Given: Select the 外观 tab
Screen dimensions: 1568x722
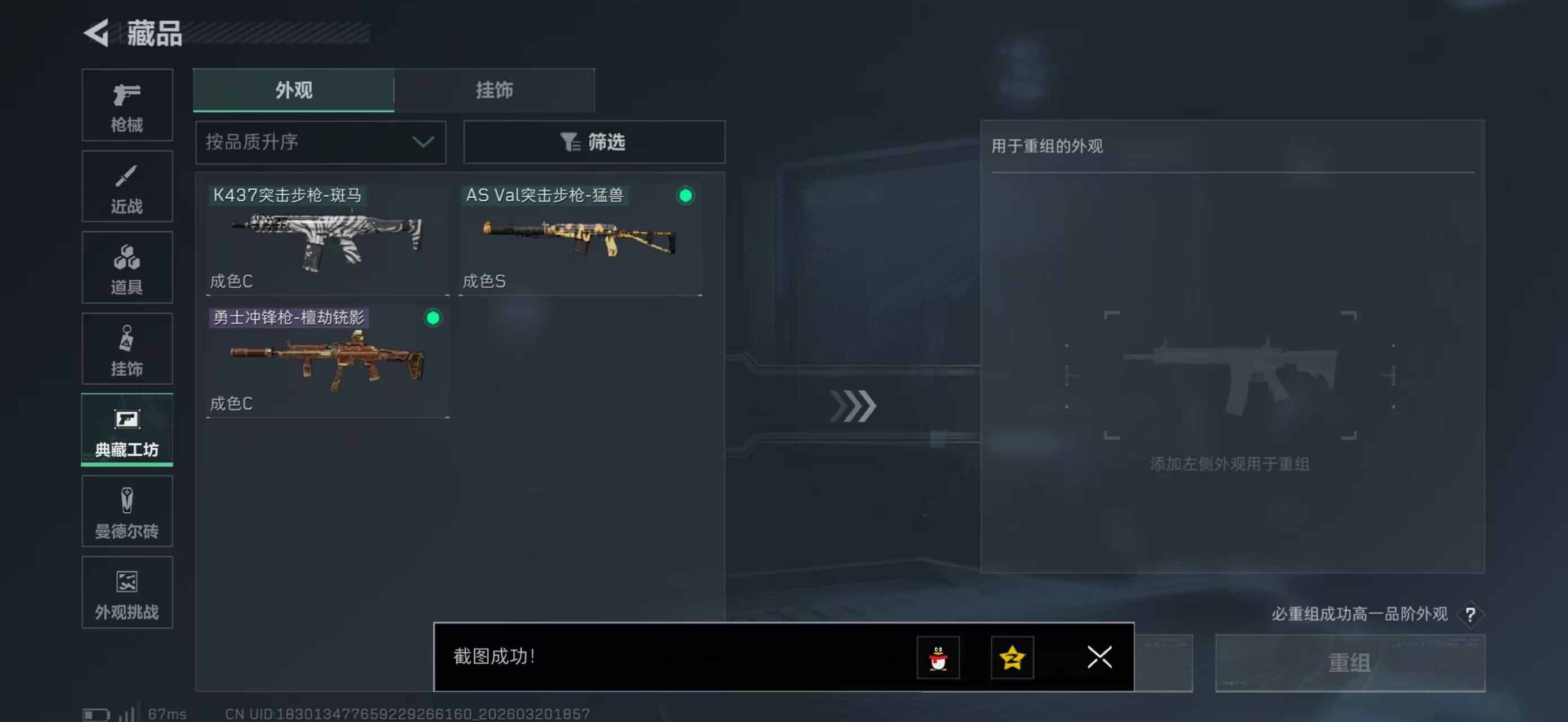Looking at the screenshot, I should click(x=293, y=90).
